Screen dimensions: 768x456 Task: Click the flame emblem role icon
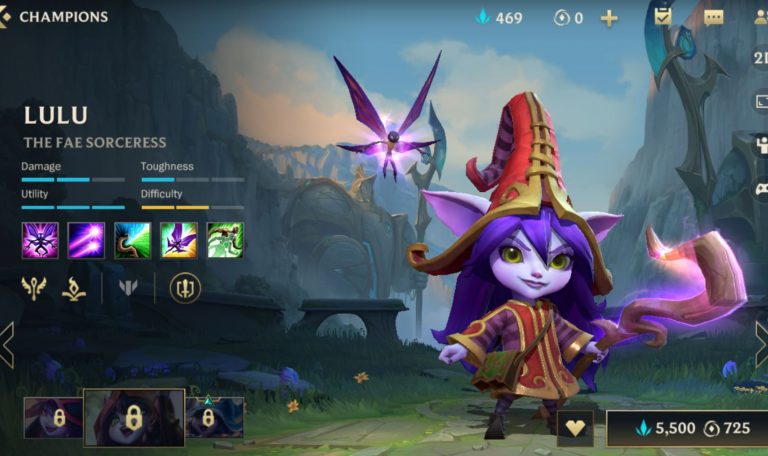tap(74, 289)
